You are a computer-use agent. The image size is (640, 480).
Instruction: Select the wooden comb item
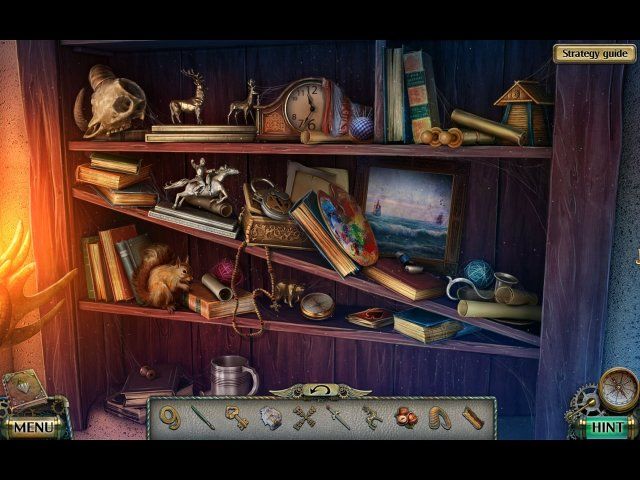pos(473,417)
